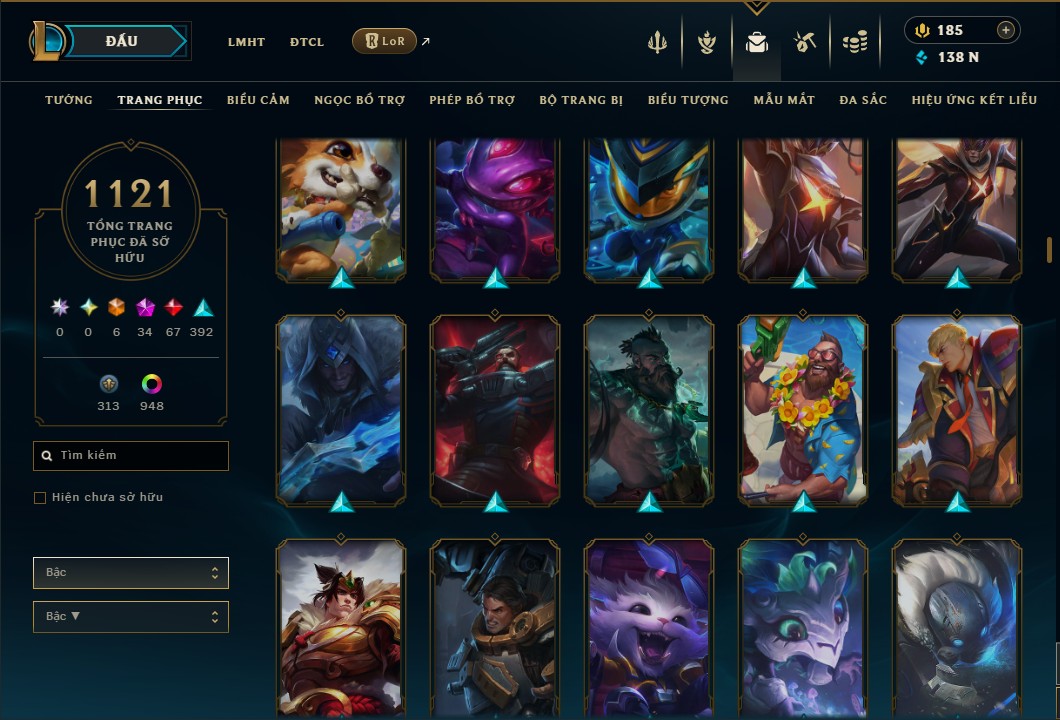Select the BIỂU CẢM tab

click(258, 100)
